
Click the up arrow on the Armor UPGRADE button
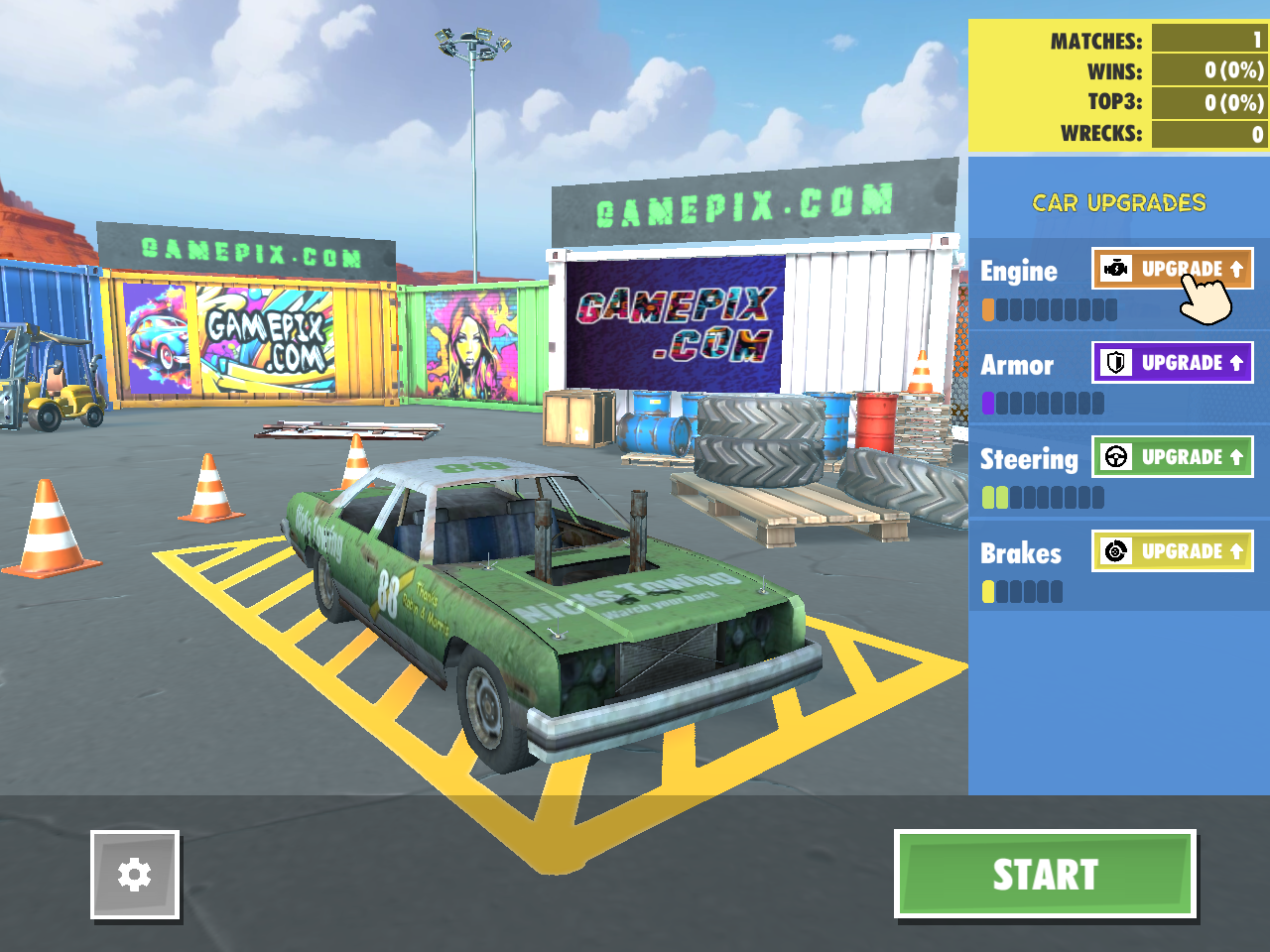1234,362
